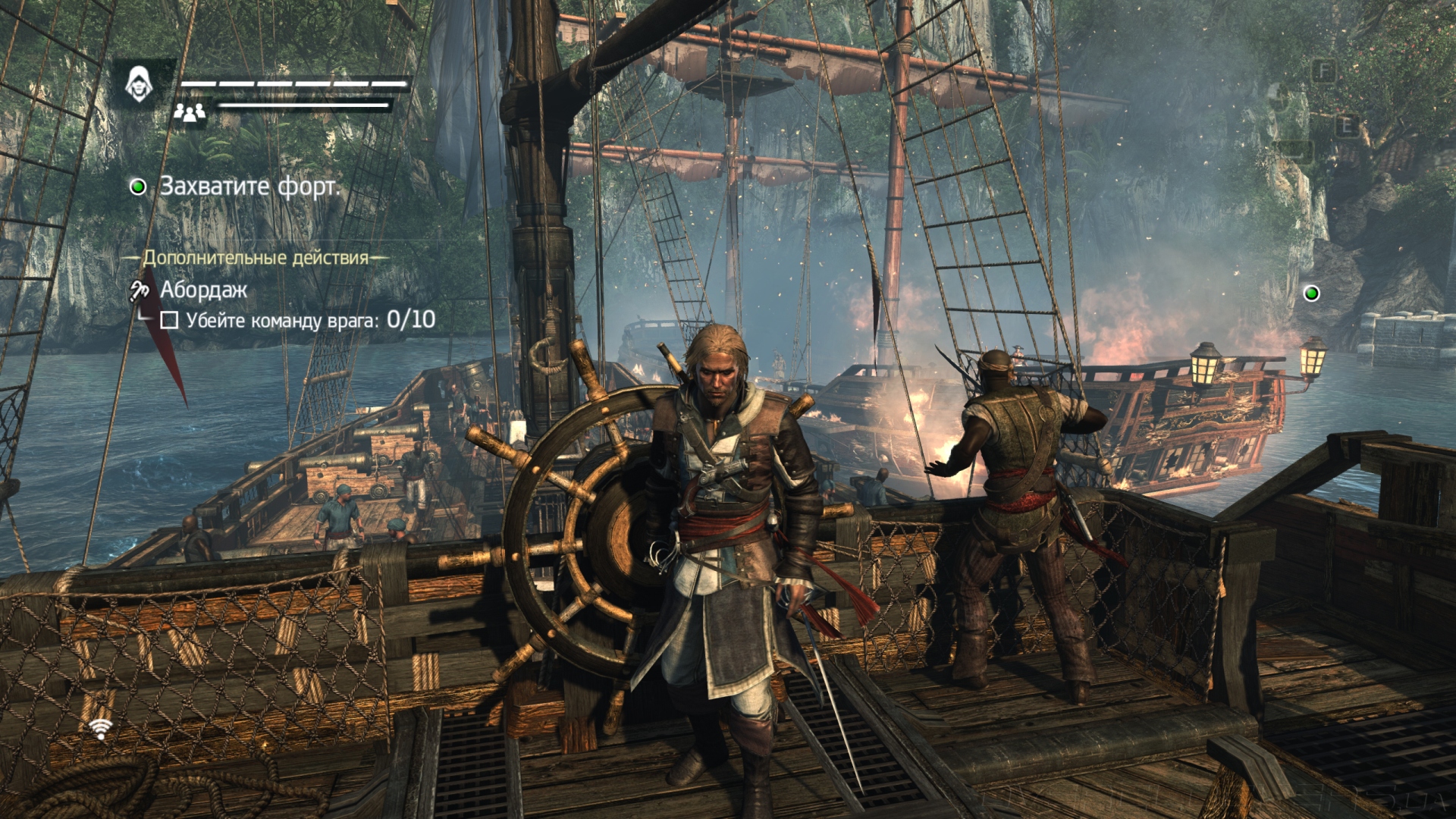
Task: Select the 'Дополнительные действия' header
Action: pyautogui.click(x=256, y=258)
